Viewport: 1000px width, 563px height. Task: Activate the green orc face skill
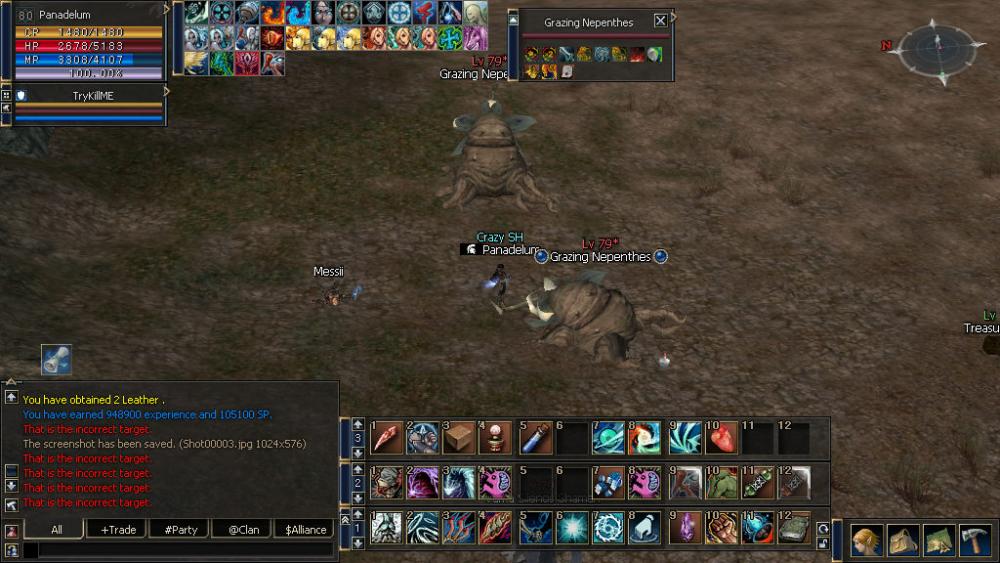pyautogui.click(x=719, y=483)
